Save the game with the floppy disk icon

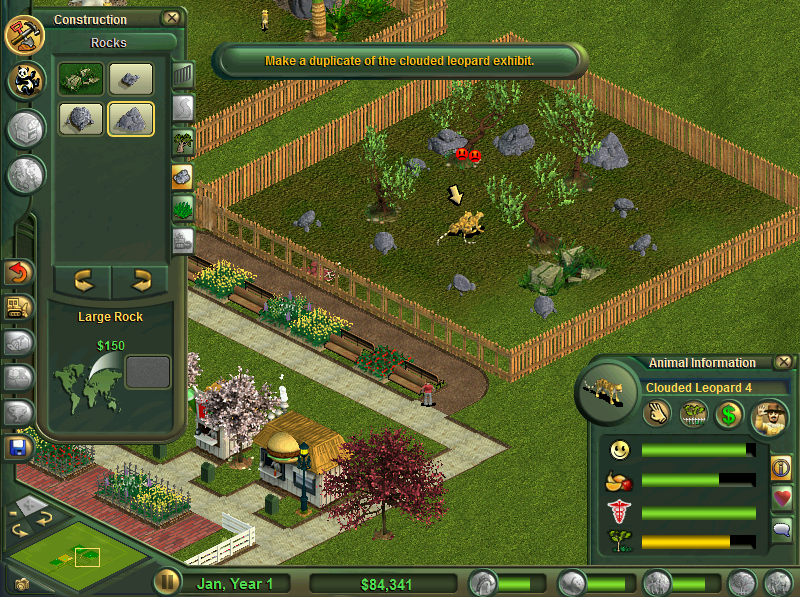pos(18,447)
